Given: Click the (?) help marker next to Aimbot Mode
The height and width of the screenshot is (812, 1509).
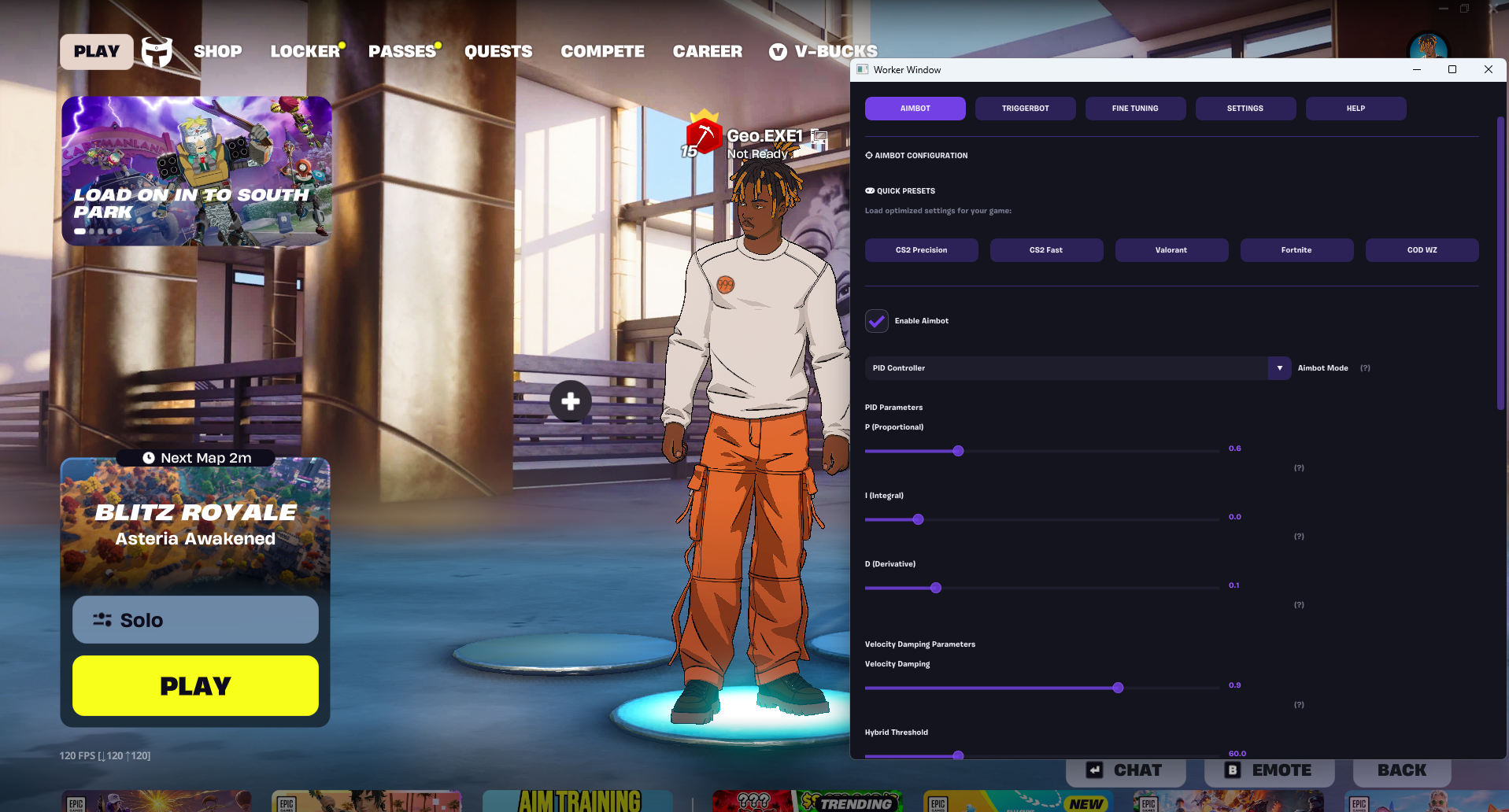Looking at the screenshot, I should click(1365, 367).
